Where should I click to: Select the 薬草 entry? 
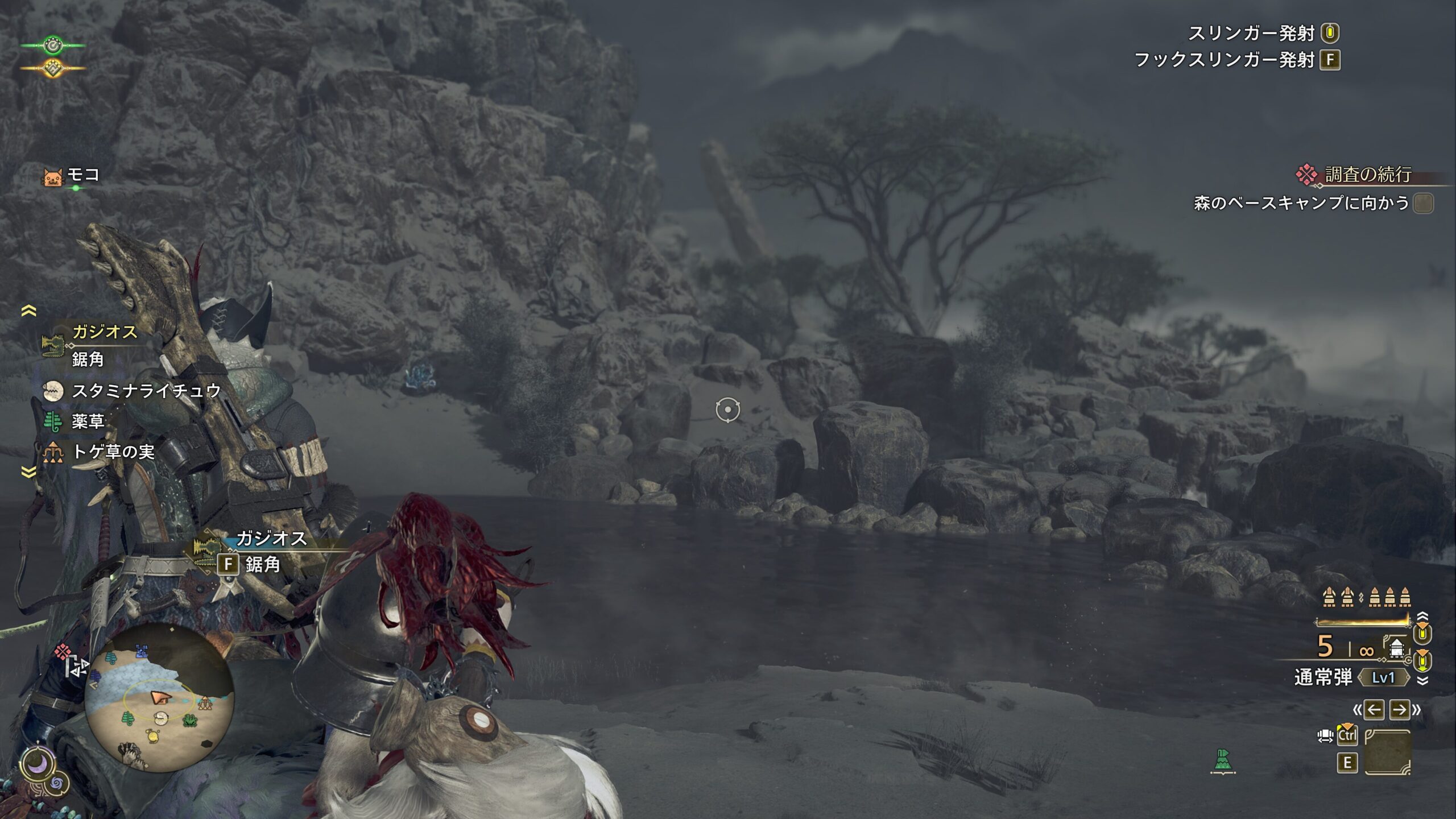pyautogui.click(x=88, y=421)
